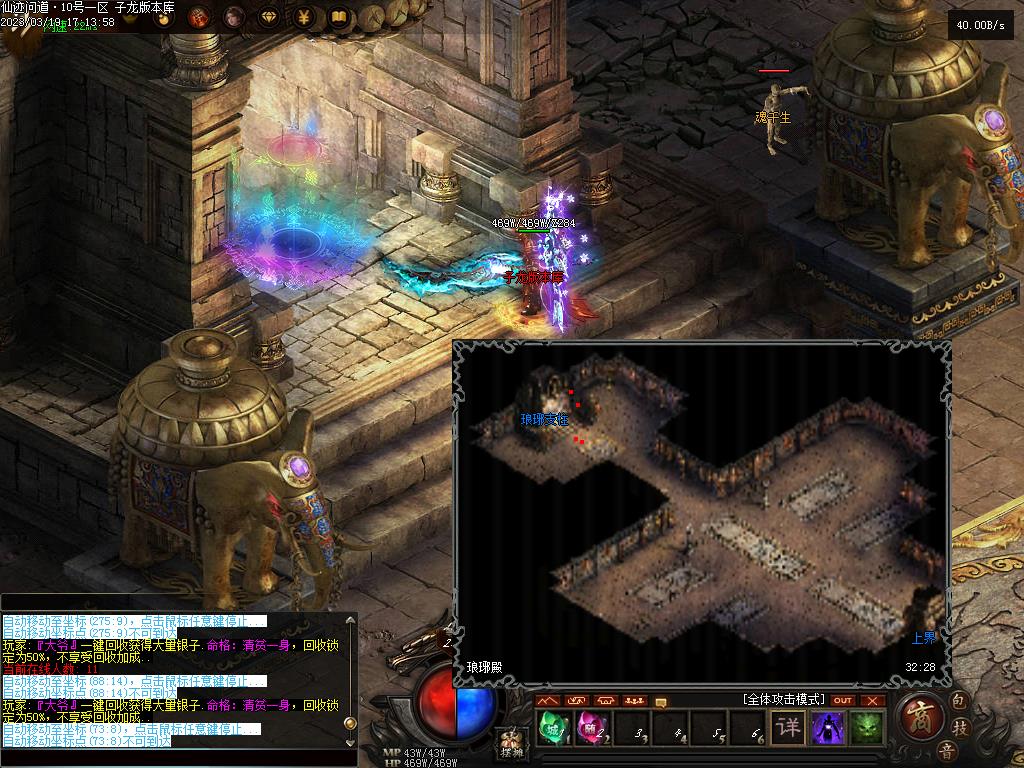Viewport: 1024px width, 768px height.
Task: Click the red X button beside OUT
Action: coord(873,700)
